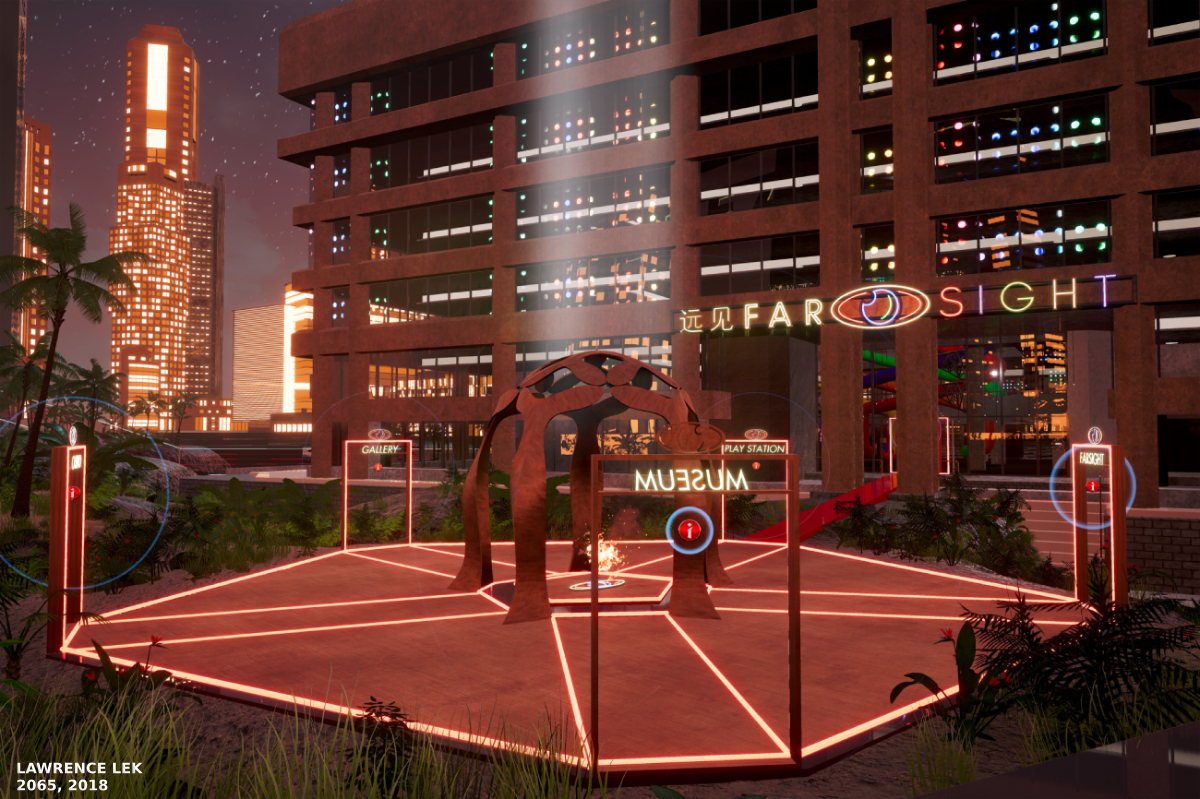Activate the Gallery gate info marker
The height and width of the screenshot is (799, 1200).
[x=378, y=467]
